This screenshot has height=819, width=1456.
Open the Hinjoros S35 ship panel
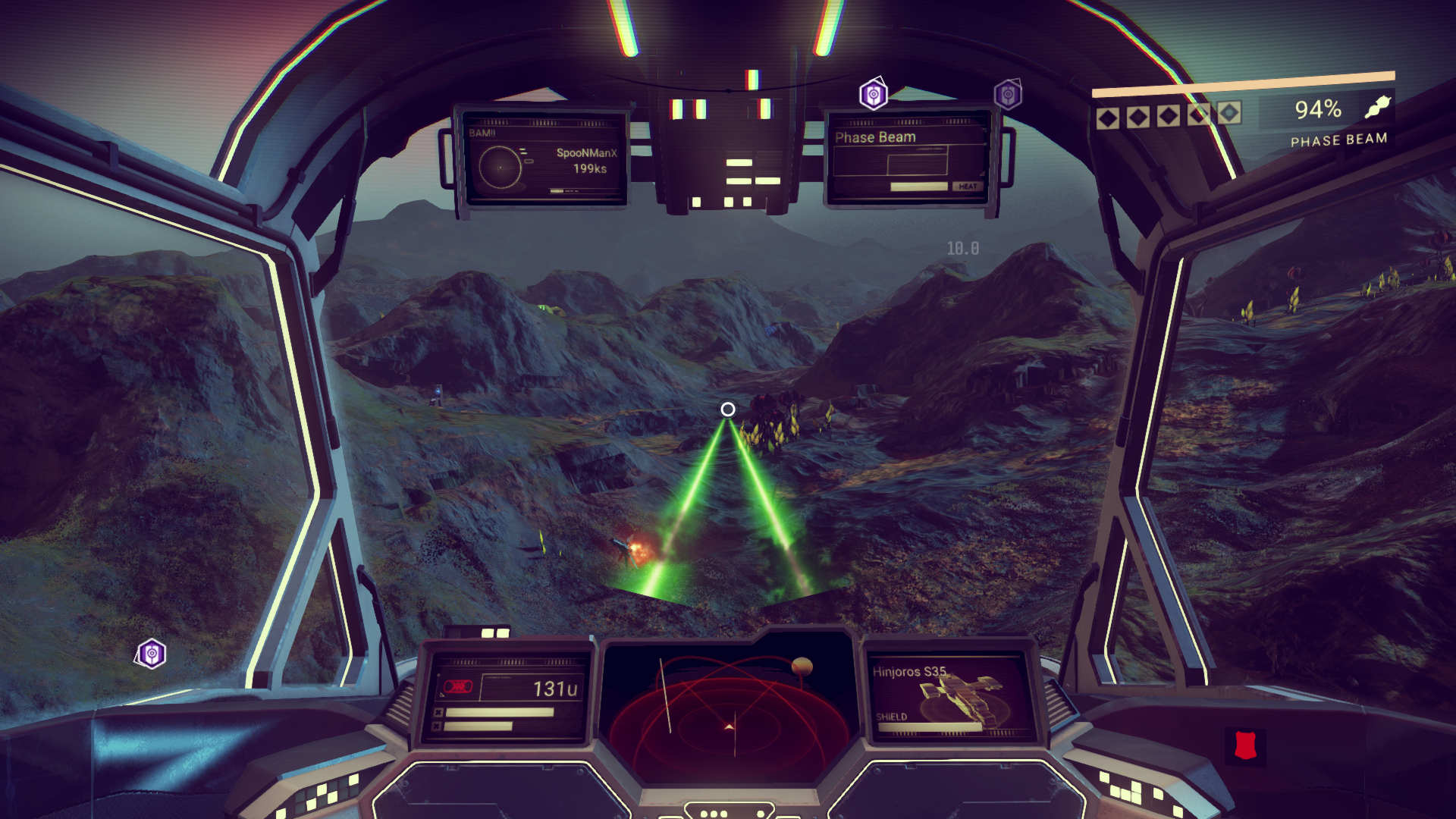(950, 698)
